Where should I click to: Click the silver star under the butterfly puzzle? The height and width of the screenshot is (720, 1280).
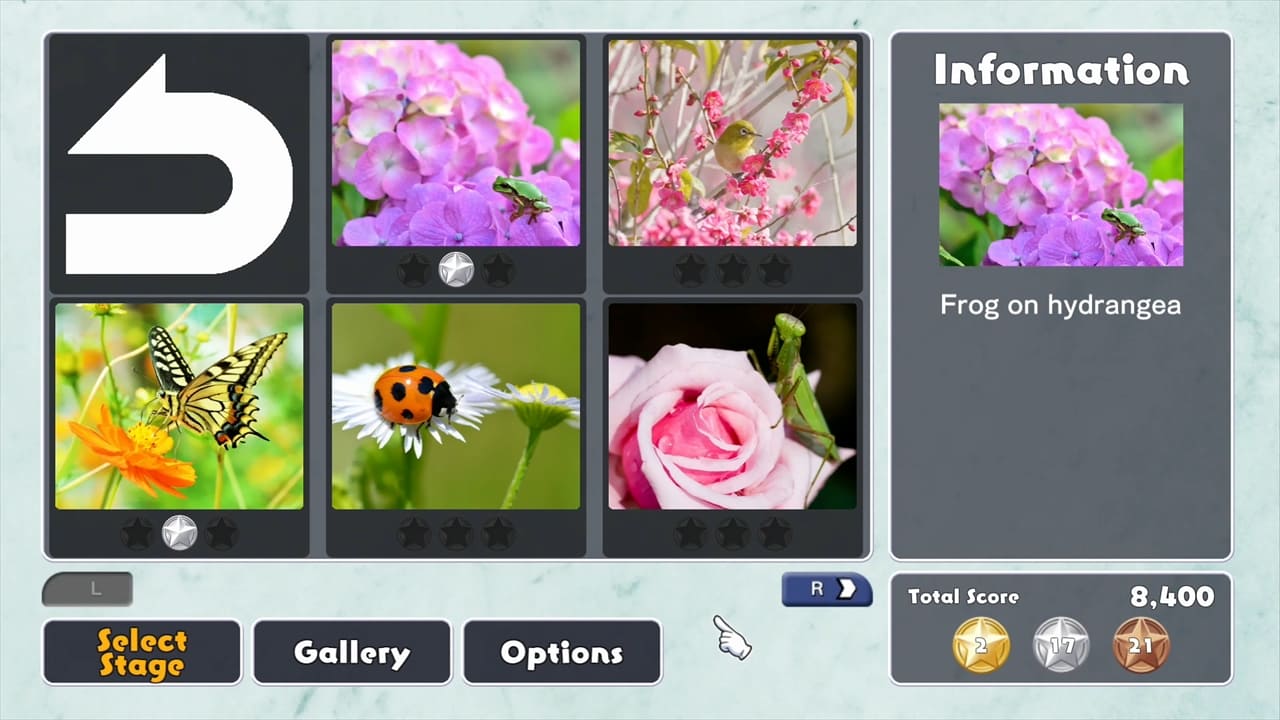coord(179,533)
